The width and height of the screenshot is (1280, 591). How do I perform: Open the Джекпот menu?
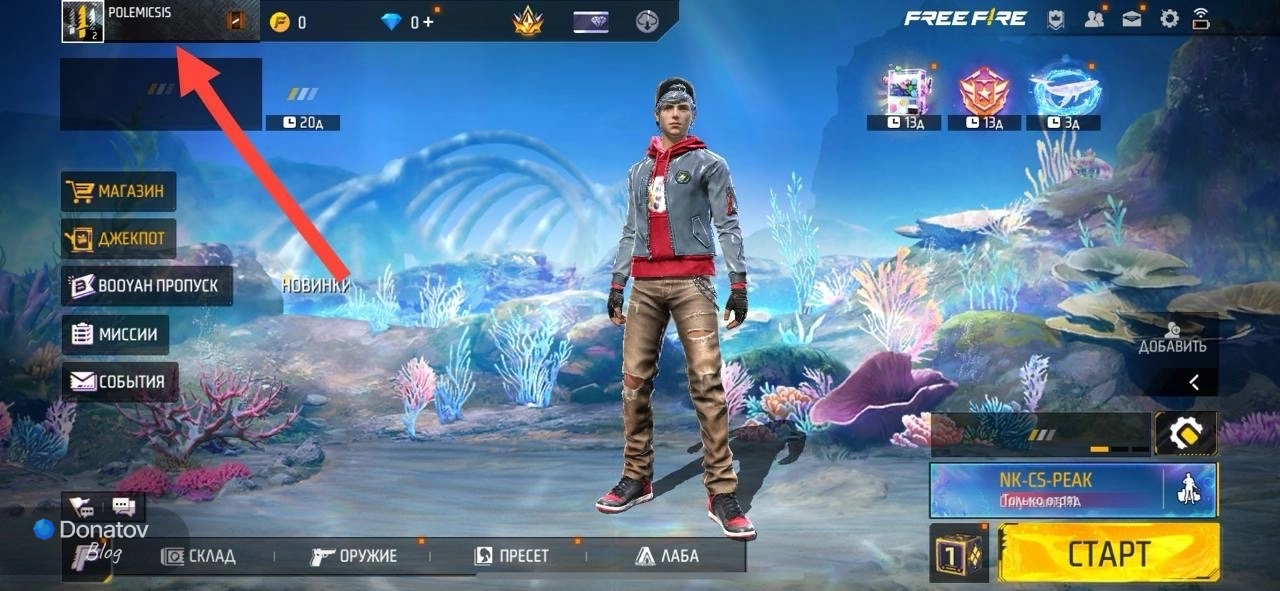[x=119, y=239]
